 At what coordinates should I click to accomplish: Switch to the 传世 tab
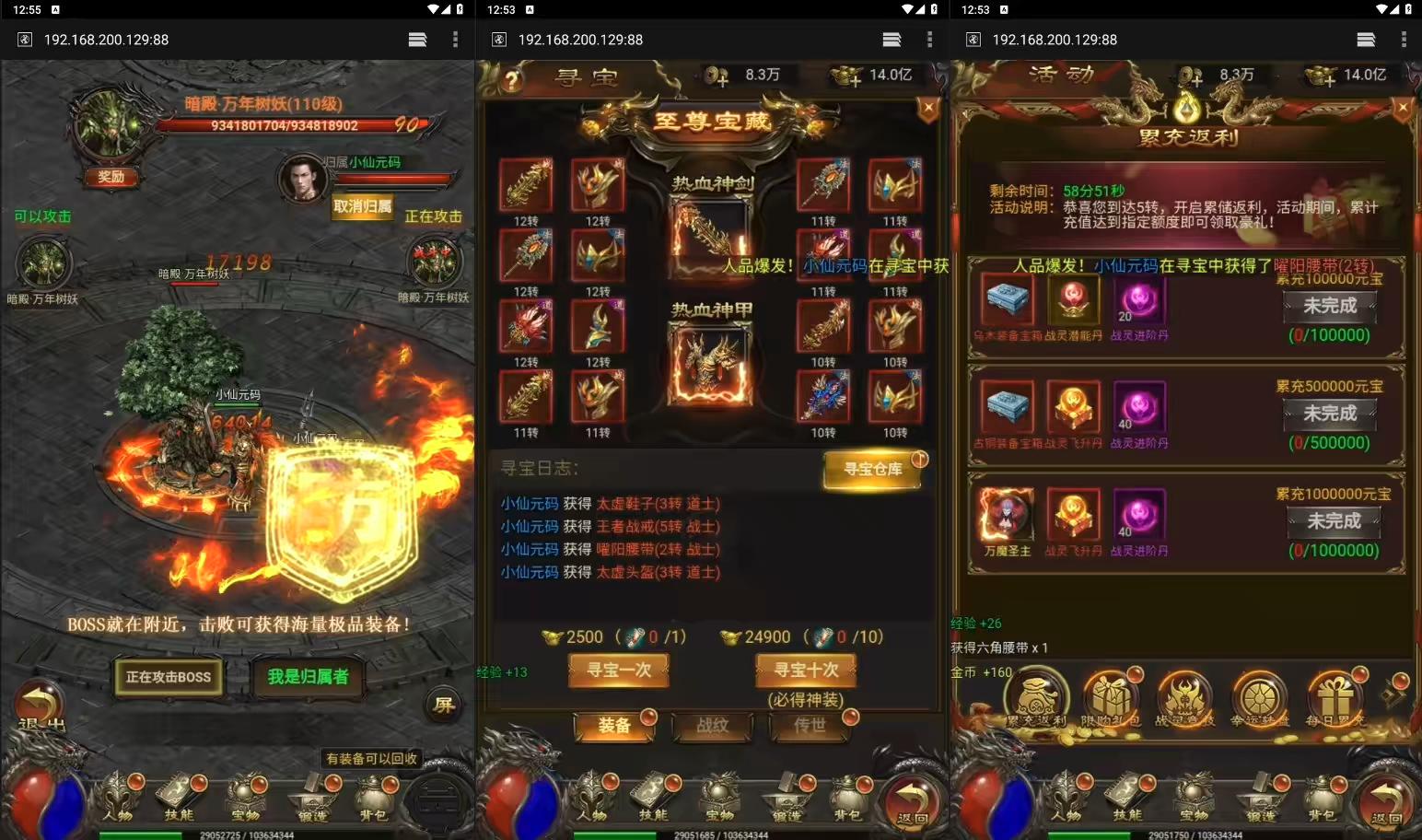pos(810,728)
